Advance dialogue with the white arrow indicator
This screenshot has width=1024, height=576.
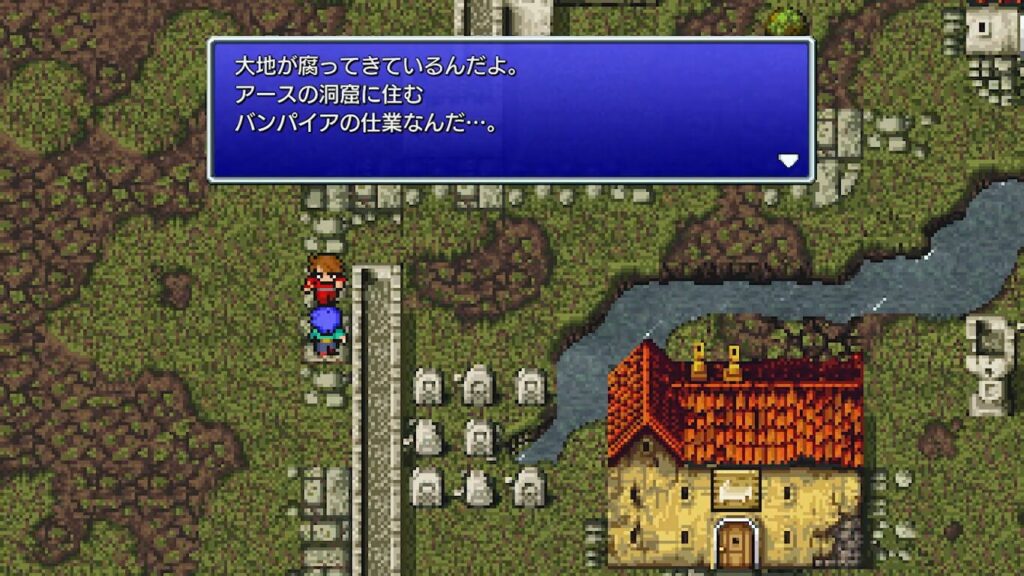[789, 160]
